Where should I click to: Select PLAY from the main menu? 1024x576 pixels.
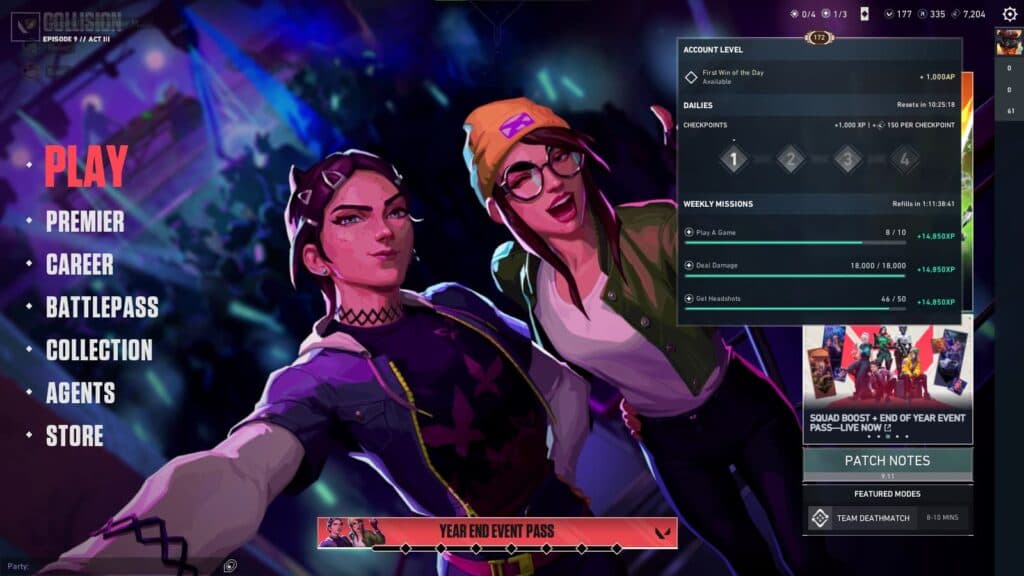86,166
